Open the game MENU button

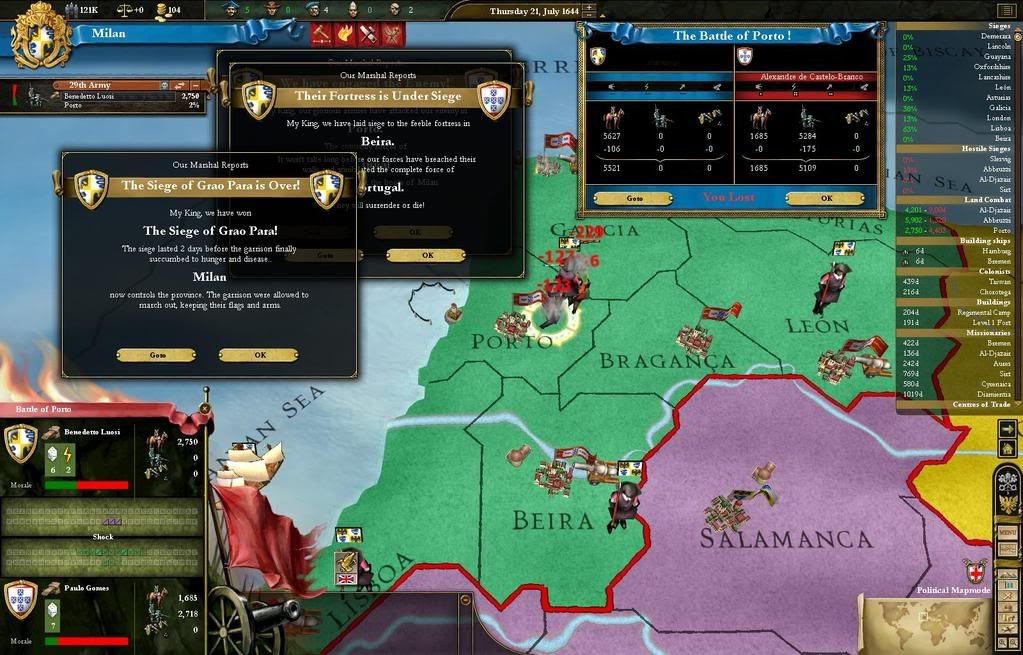click(1008, 533)
